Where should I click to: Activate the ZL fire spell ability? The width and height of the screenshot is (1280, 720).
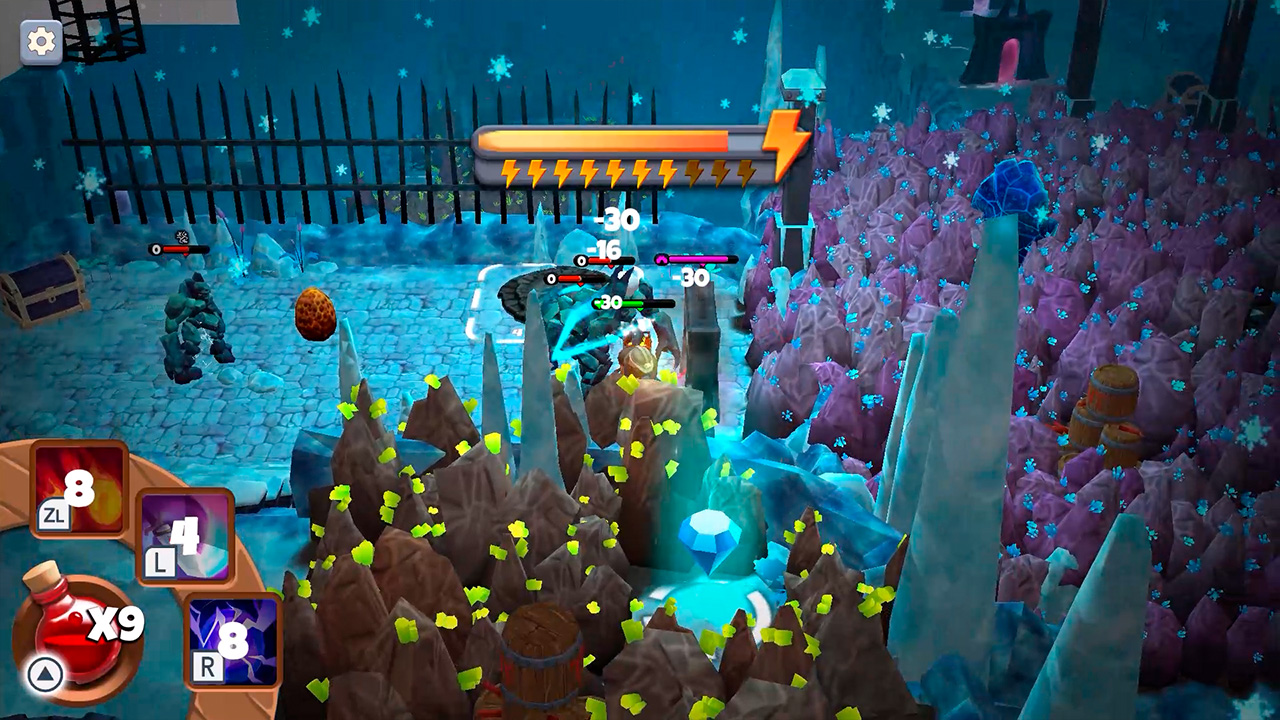77,492
